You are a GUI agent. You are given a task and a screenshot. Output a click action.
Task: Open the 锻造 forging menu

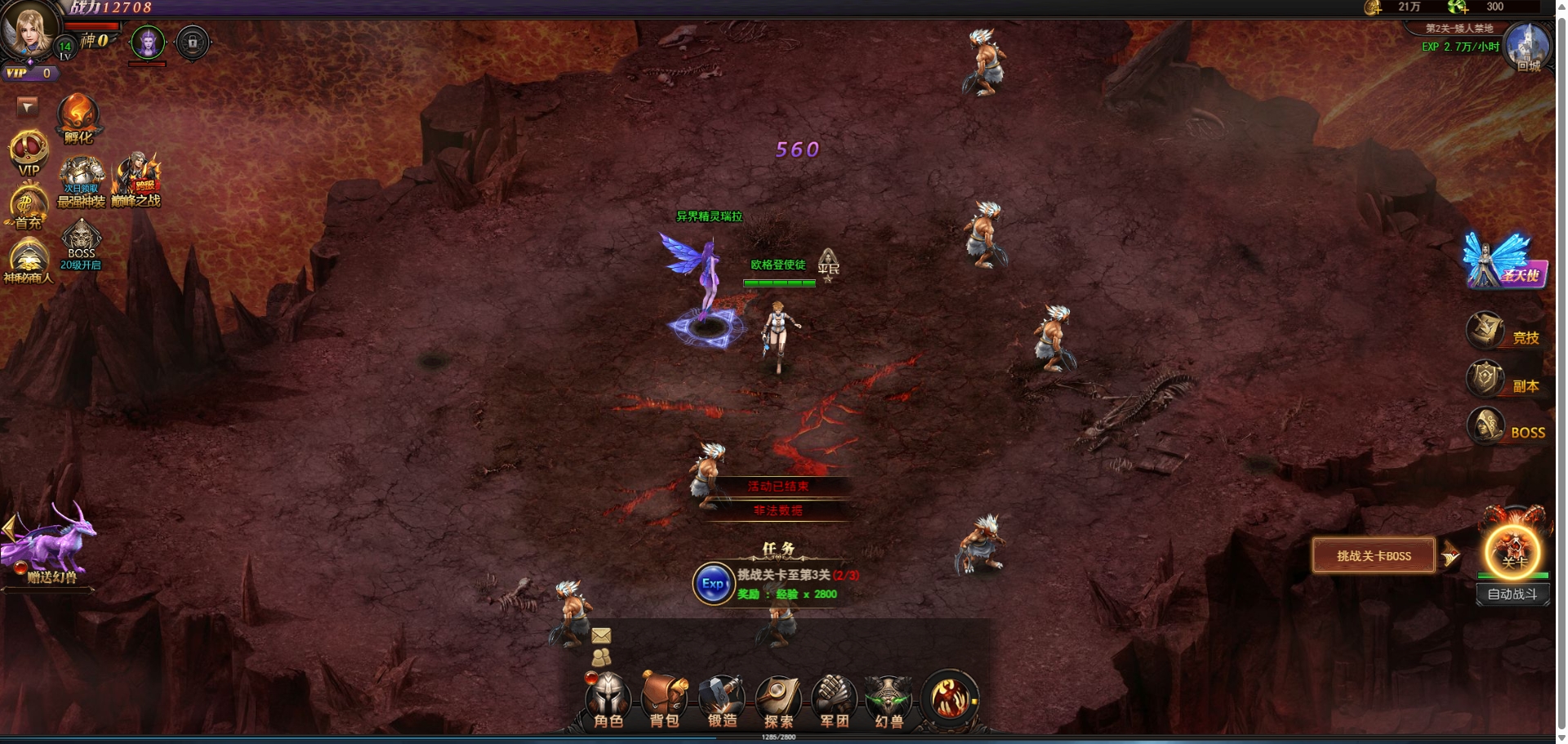pos(722,701)
